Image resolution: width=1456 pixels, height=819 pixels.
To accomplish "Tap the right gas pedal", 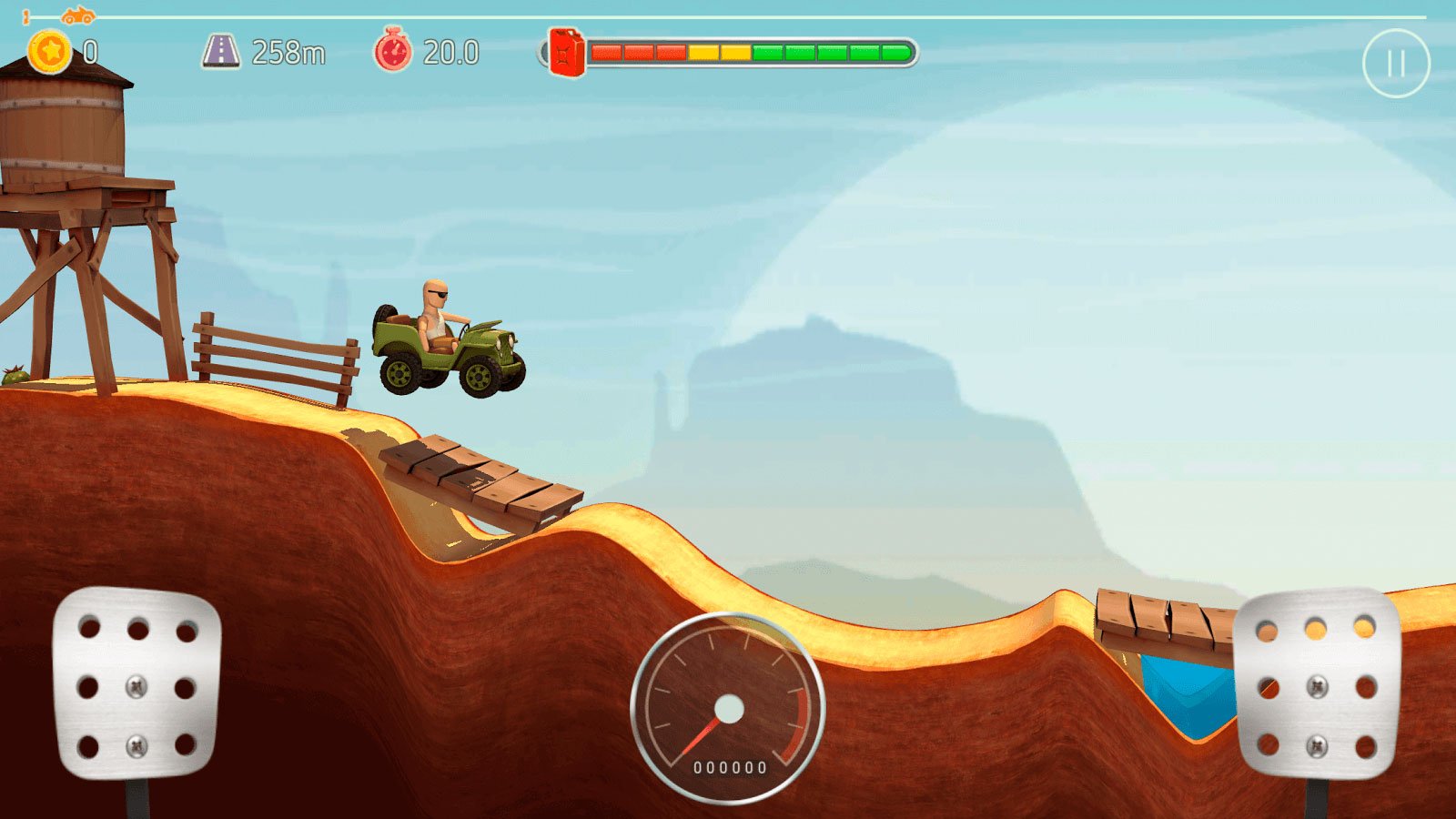I will coord(1316,684).
